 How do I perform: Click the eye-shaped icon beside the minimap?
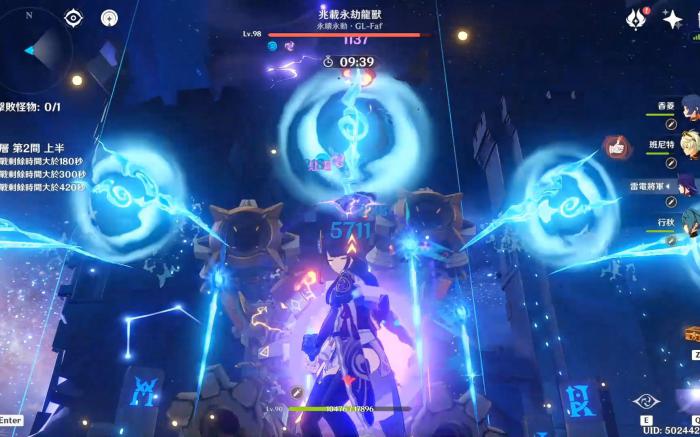[x=73, y=17]
